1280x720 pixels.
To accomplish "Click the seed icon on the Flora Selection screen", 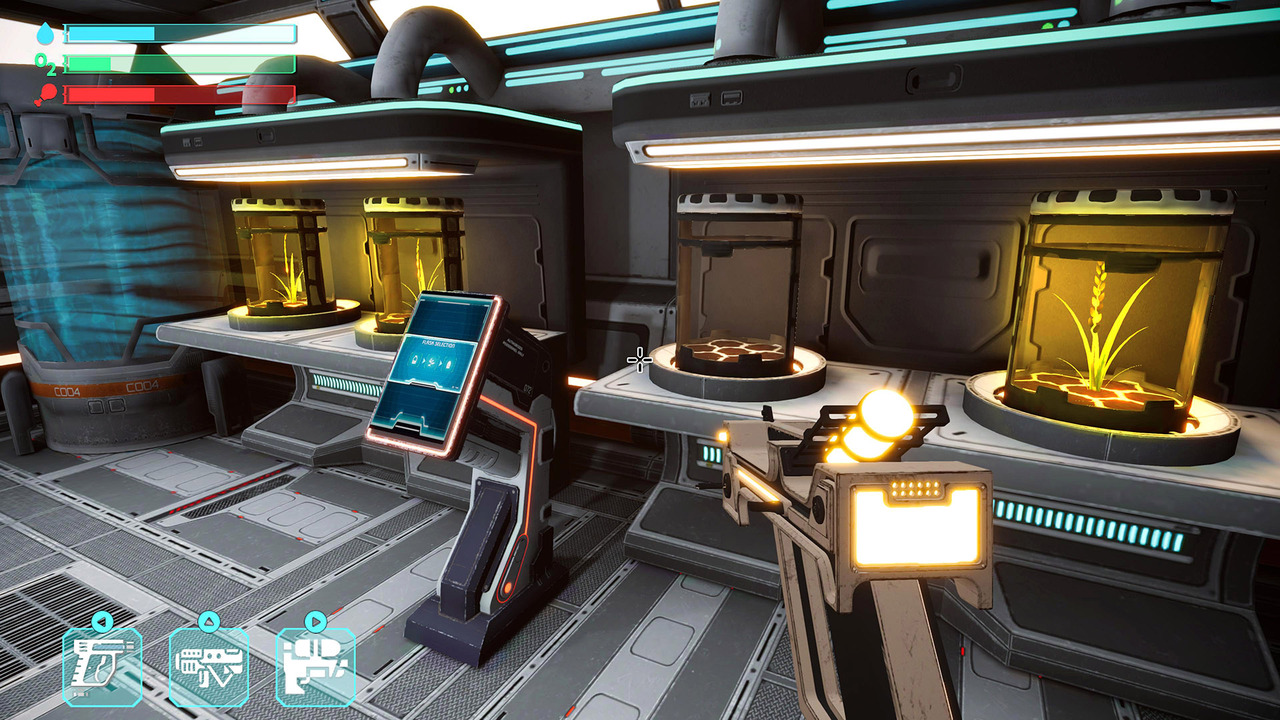I will (415, 360).
